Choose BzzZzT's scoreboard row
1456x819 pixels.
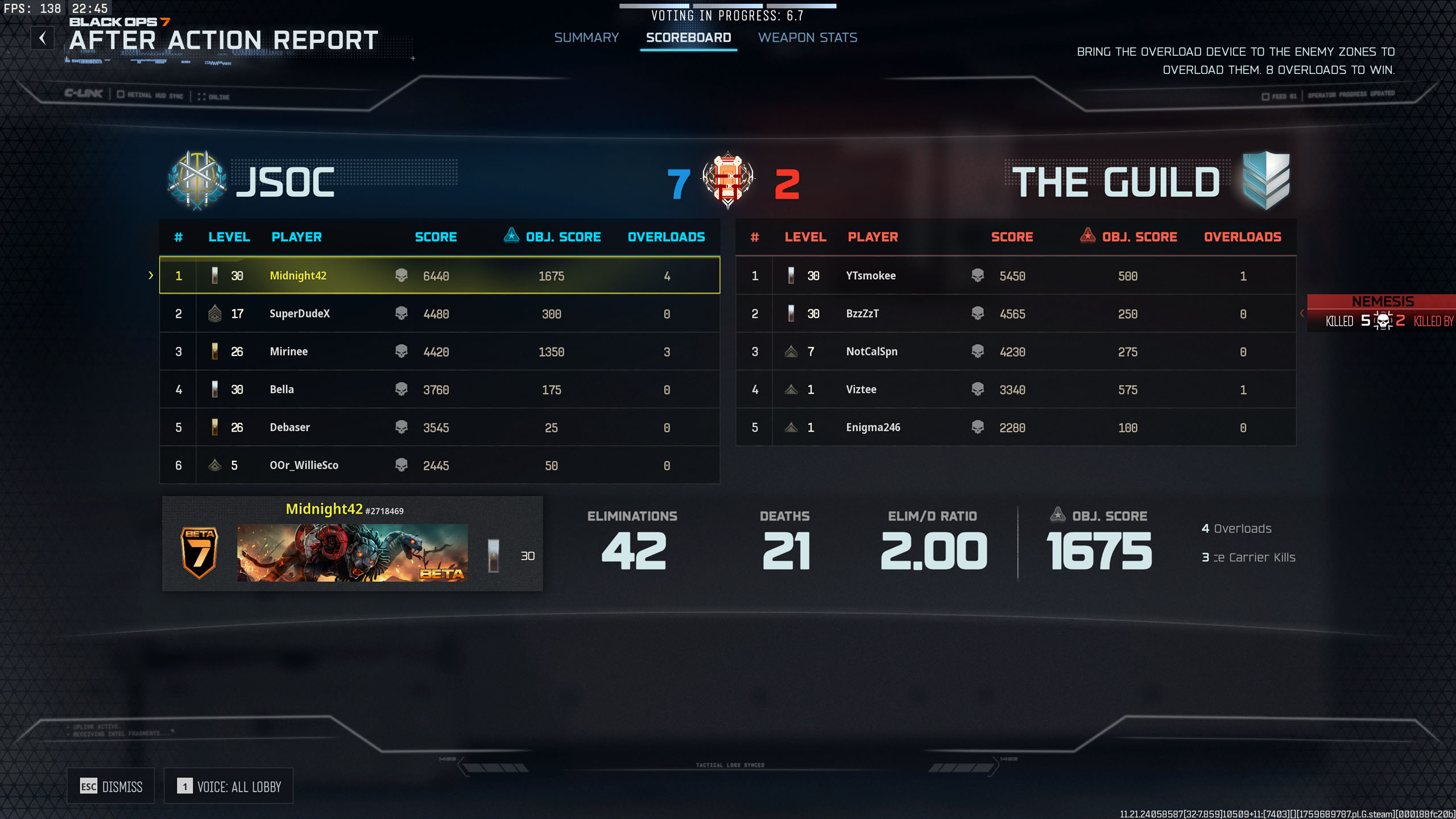(1016, 313)
